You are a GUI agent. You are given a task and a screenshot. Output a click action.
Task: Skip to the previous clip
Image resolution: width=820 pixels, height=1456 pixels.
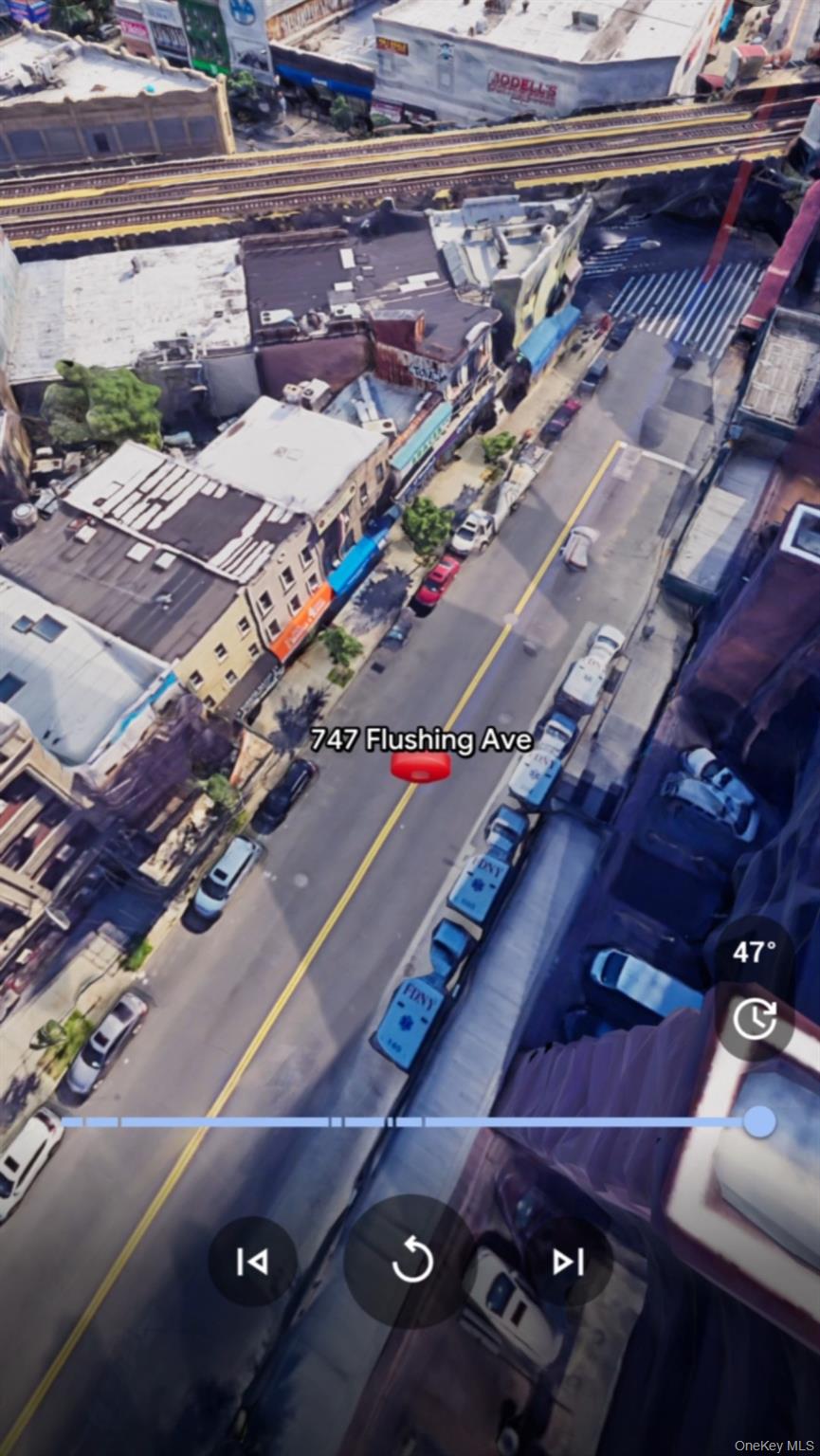[252, 1262]
